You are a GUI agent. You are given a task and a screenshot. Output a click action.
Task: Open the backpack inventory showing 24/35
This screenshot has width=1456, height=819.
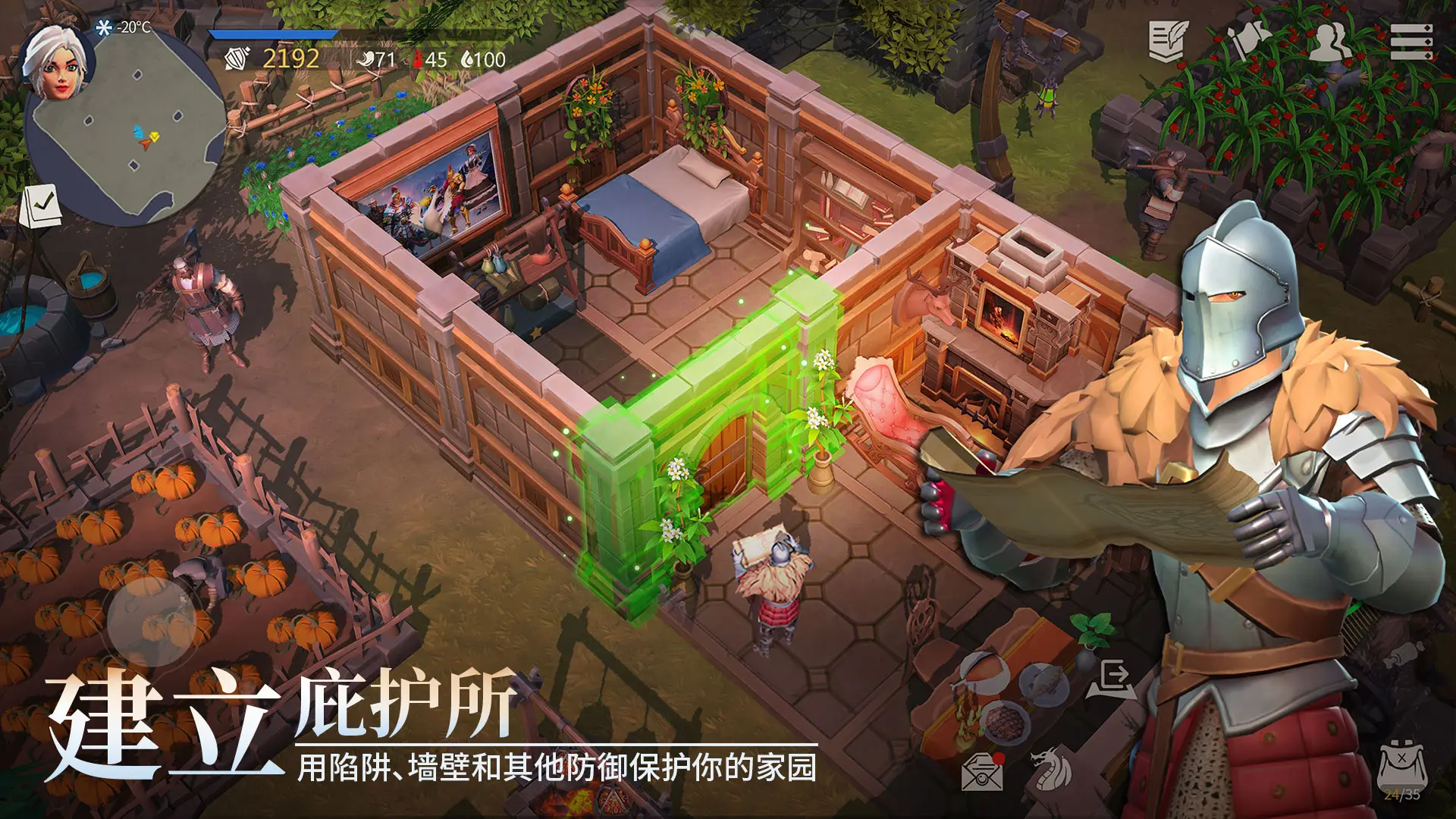click(x=1401, y=770)
